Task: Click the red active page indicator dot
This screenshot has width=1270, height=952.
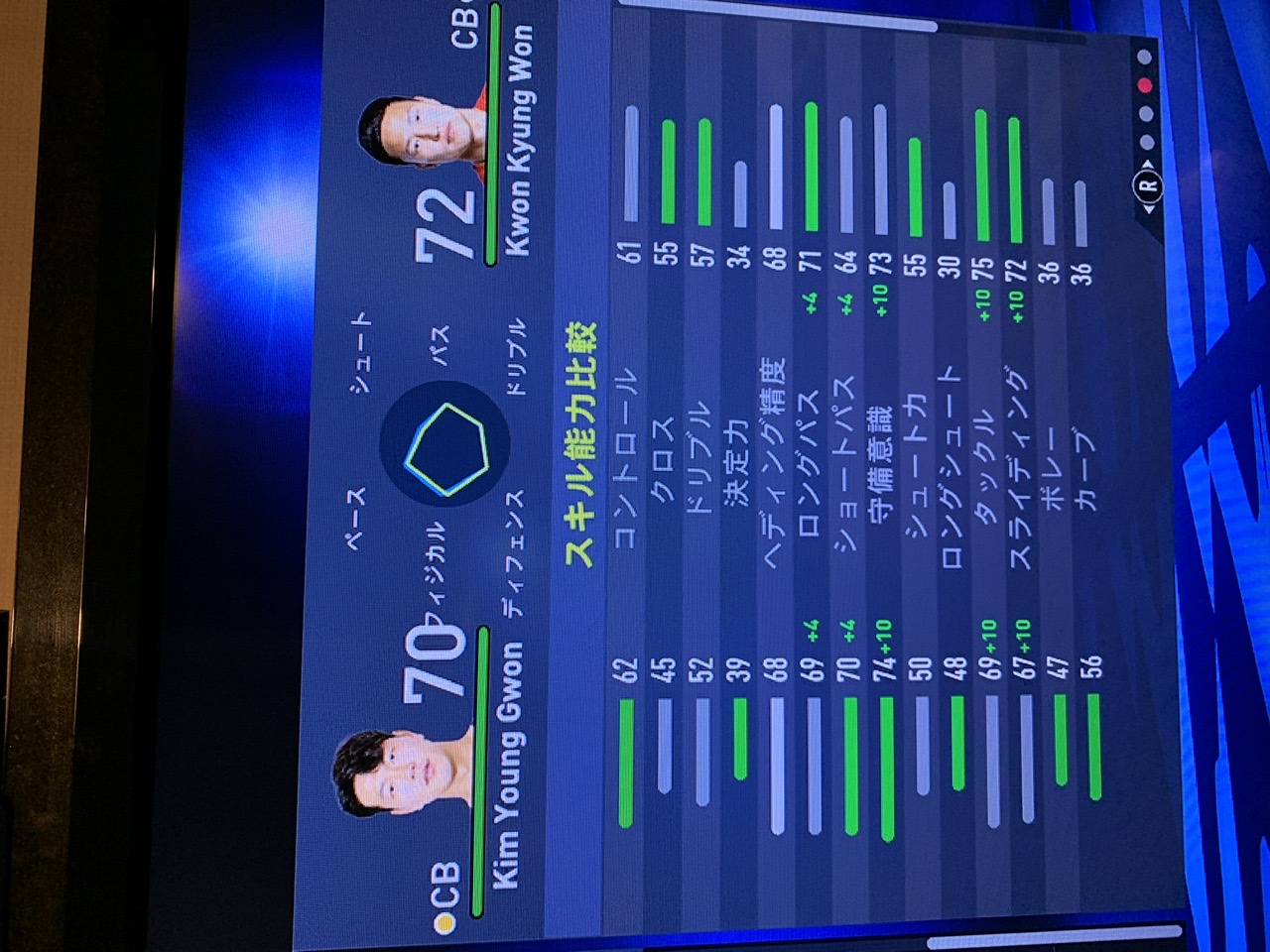Action: tap(1146, 86)
